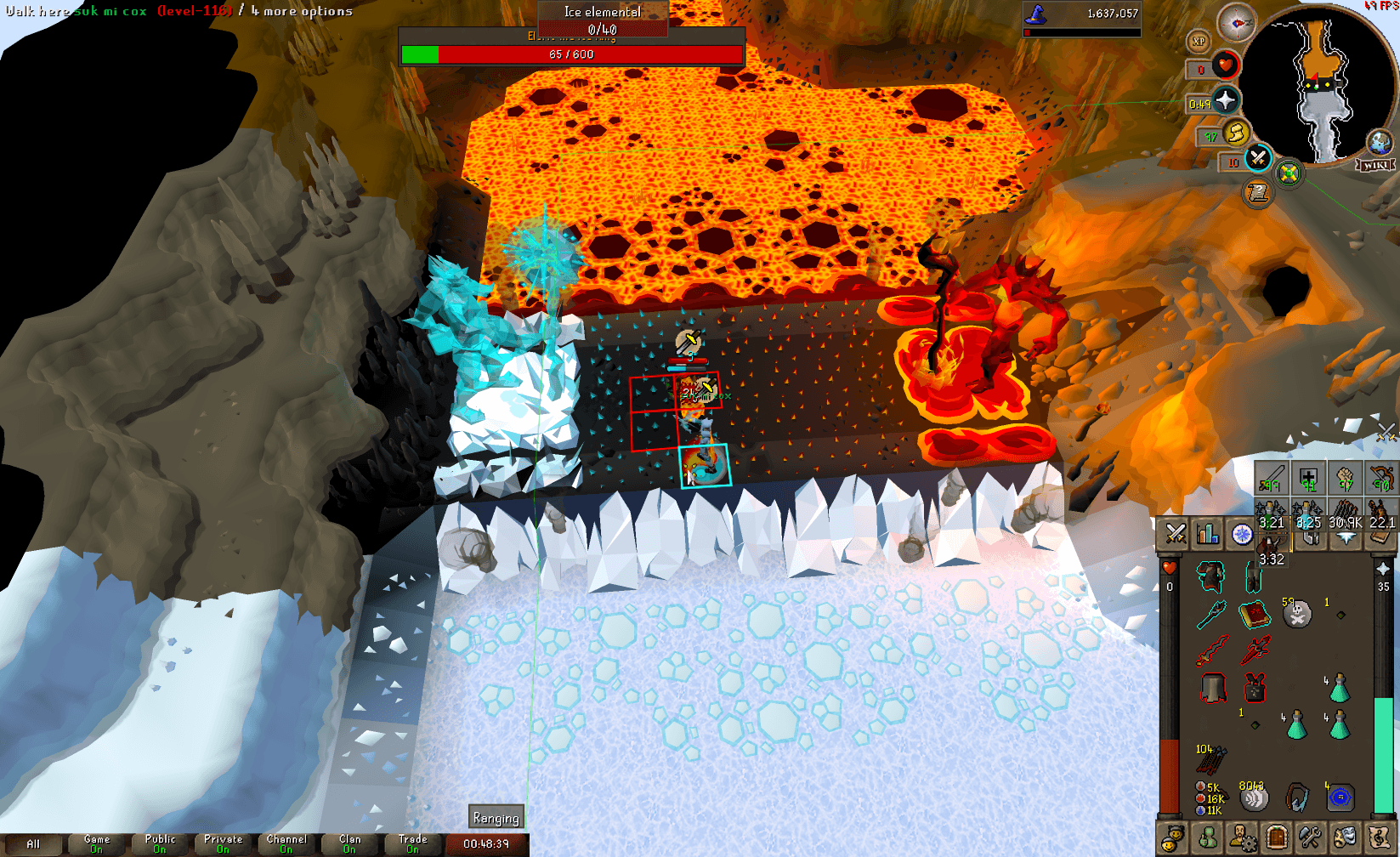1400x857 pixels.
Task: Open the XP tracker orb
Action: (x=1199, y=39)
